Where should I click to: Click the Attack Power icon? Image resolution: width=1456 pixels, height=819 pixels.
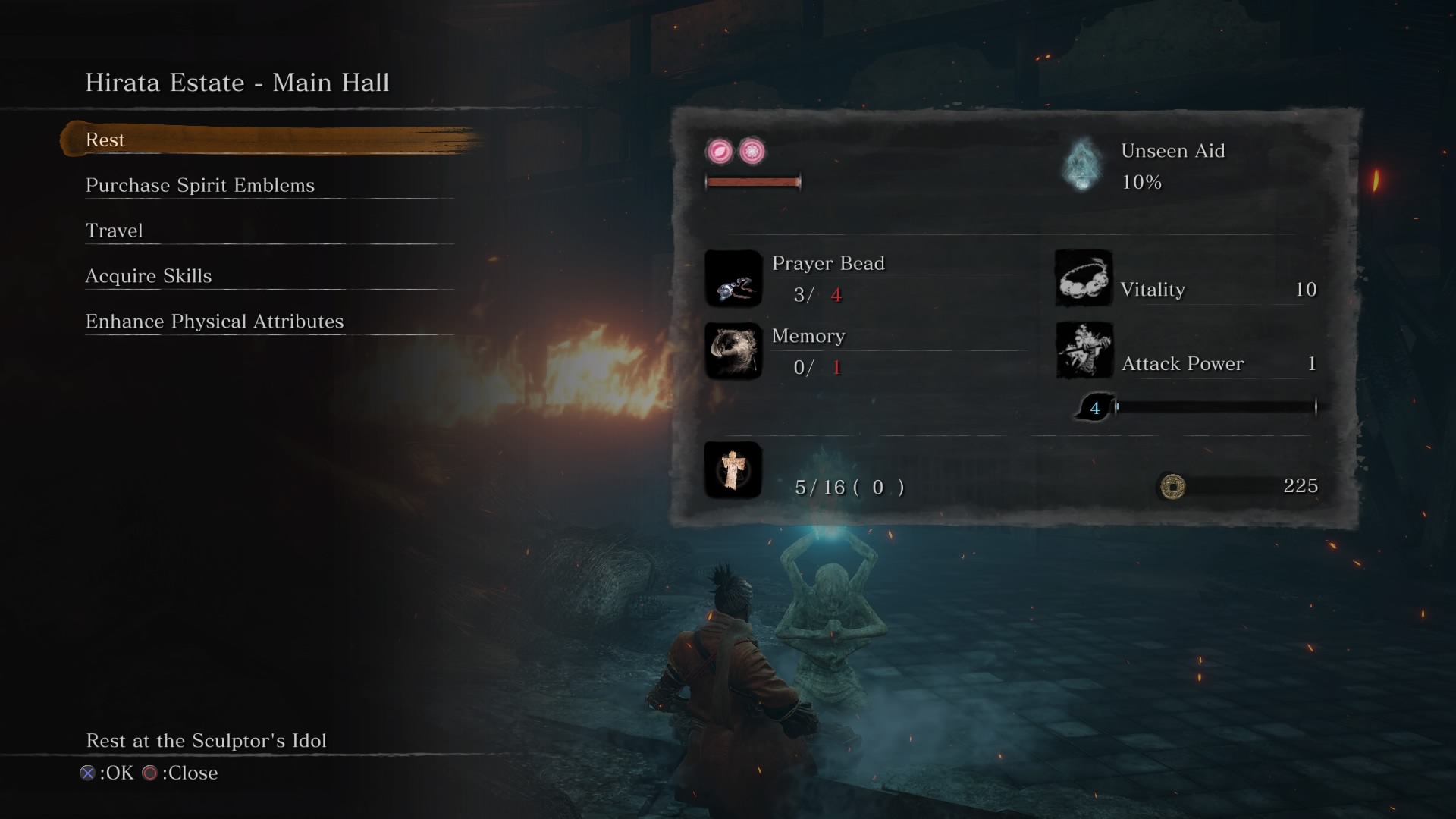pos(1084,351)
